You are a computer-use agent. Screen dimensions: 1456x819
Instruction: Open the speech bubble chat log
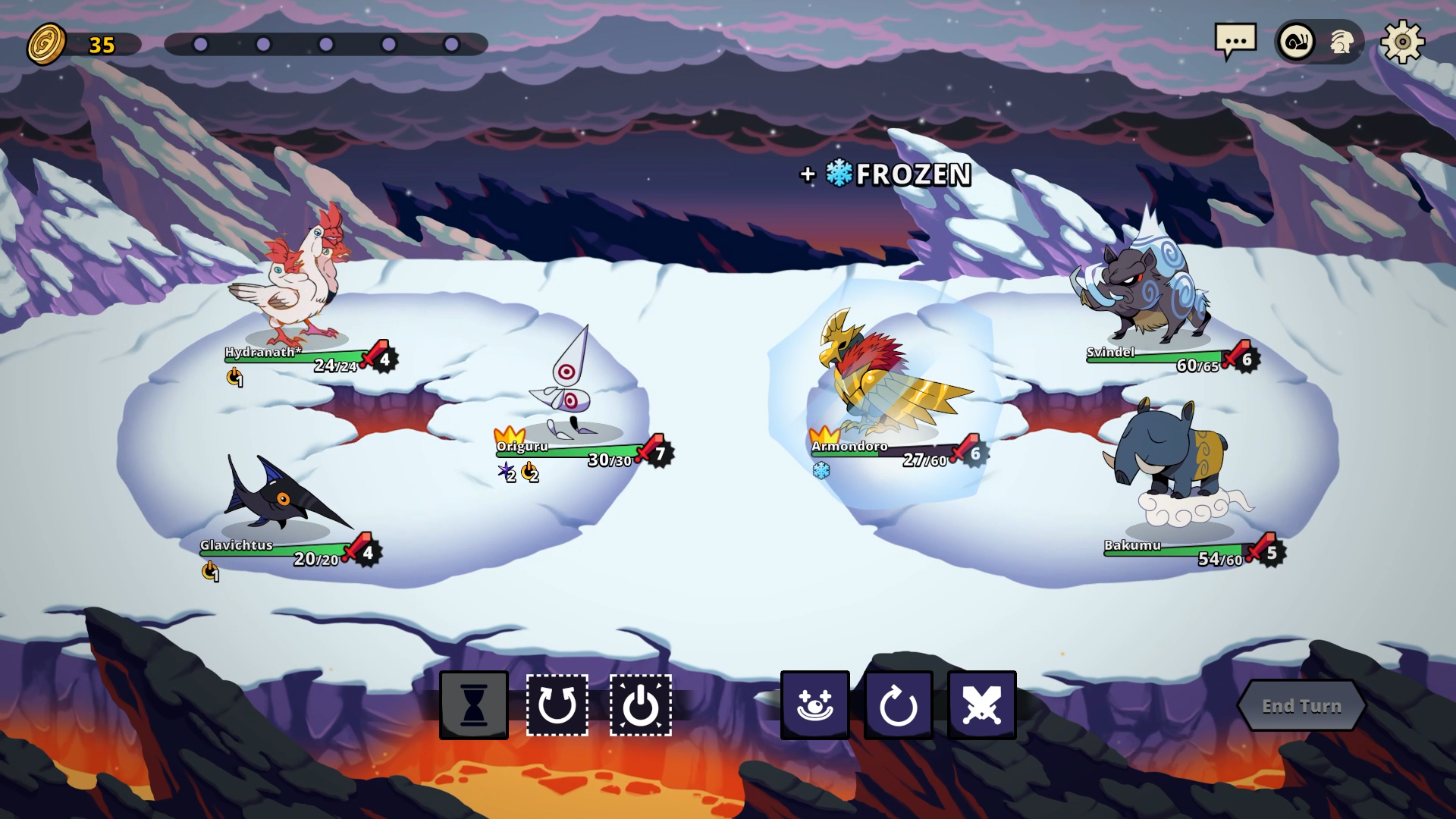click(1235, 41)
